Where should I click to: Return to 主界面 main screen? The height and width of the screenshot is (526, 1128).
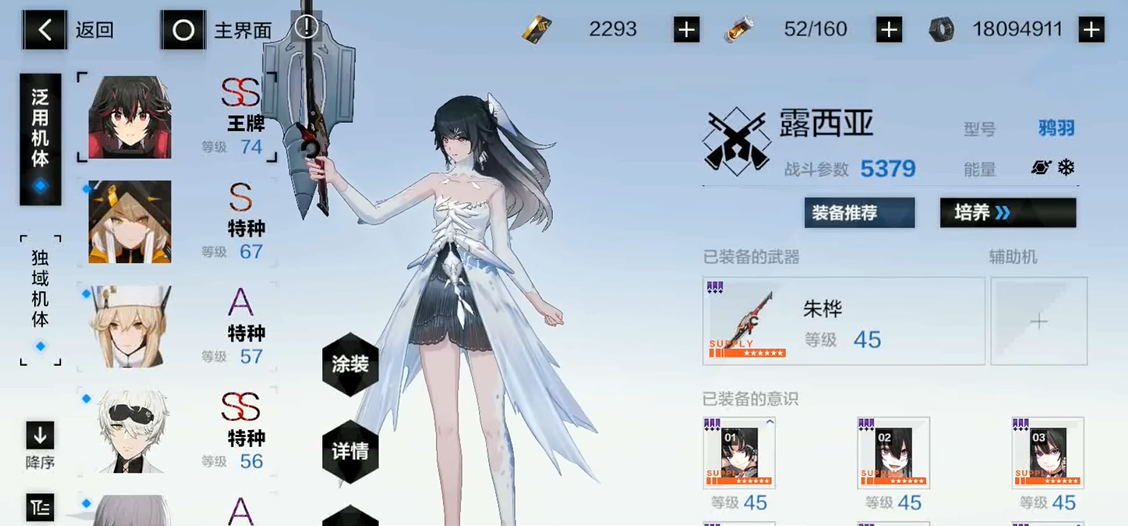218,30
